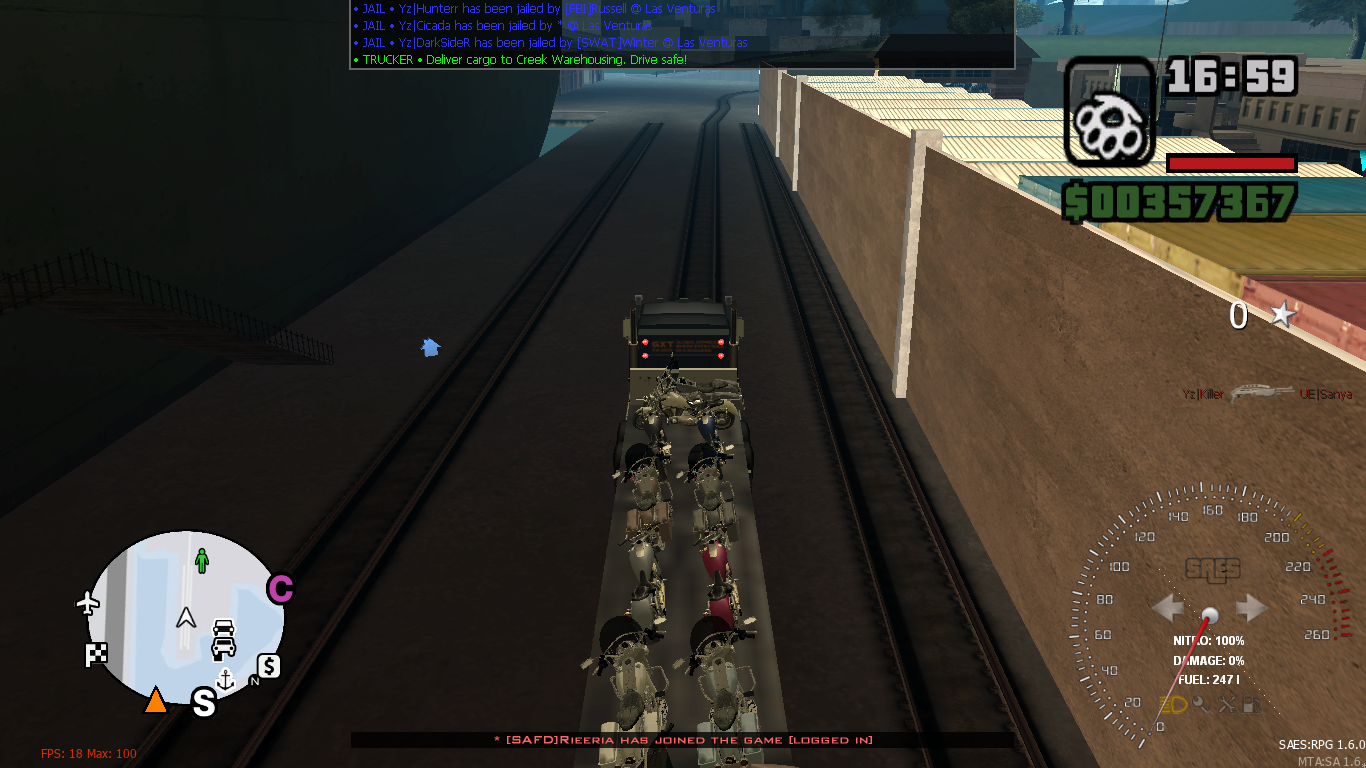Click the headlights icon on the speedometer
Screen dimensions: 1366x768
coord(1173,705)
